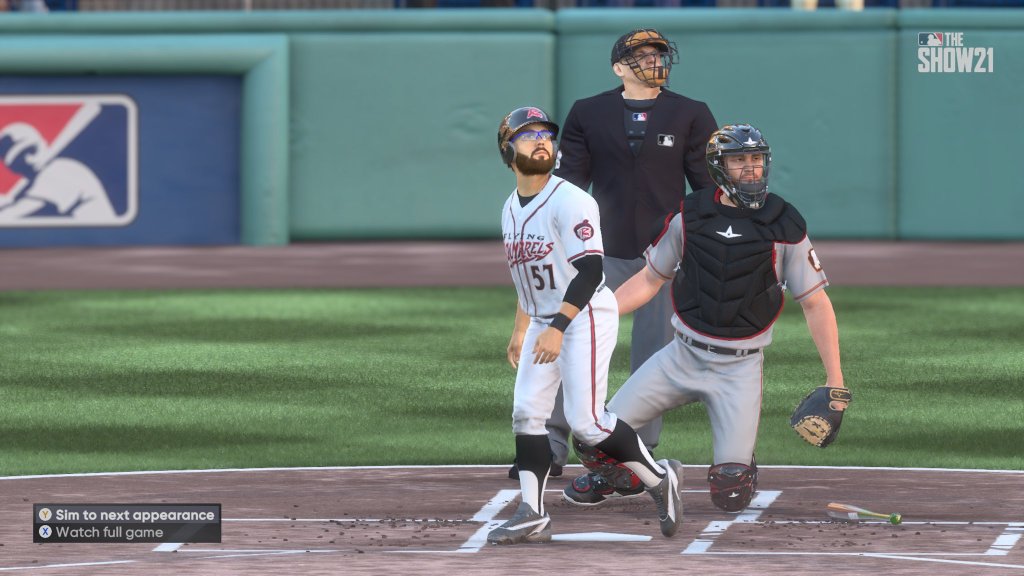Image resolution: width=1024 pixels, height=576 pixels.
Task: Choose Sim to next appearance
Action: point(127,515)
